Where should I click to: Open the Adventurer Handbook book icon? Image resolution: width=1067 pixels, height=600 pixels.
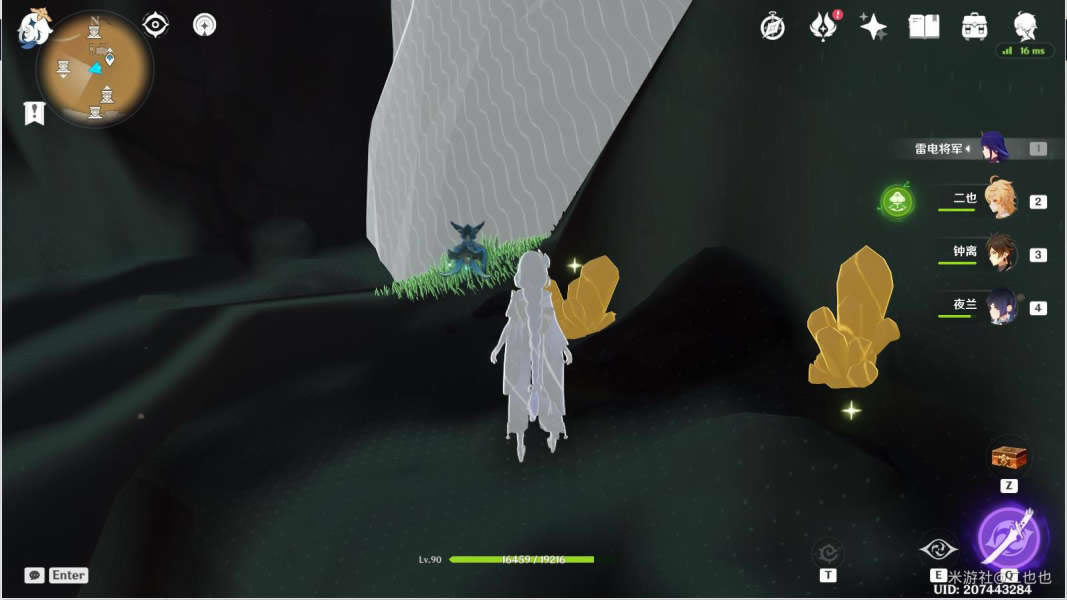pos(923,27)
